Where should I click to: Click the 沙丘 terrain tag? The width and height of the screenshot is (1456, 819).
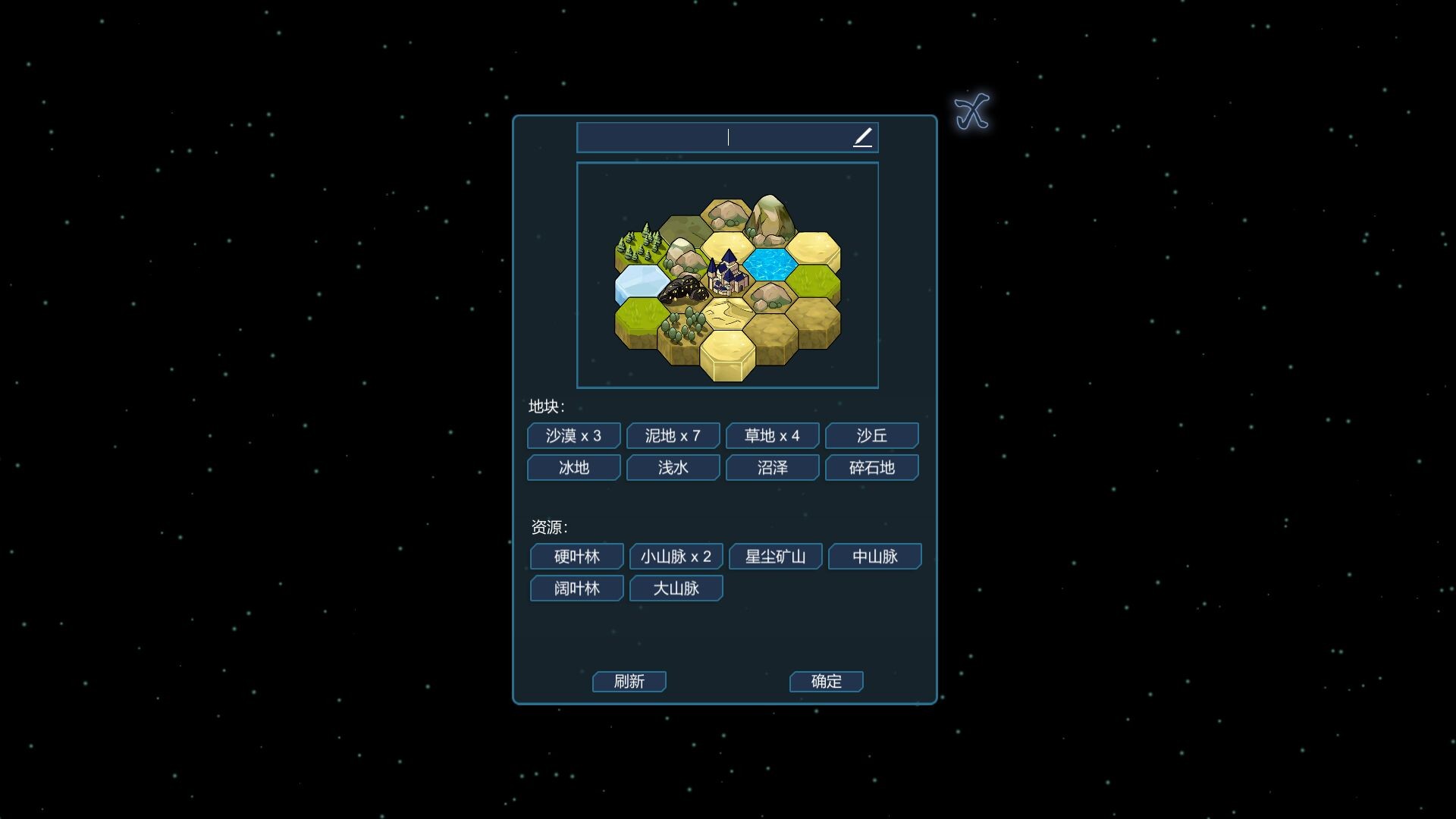[872, 436]
